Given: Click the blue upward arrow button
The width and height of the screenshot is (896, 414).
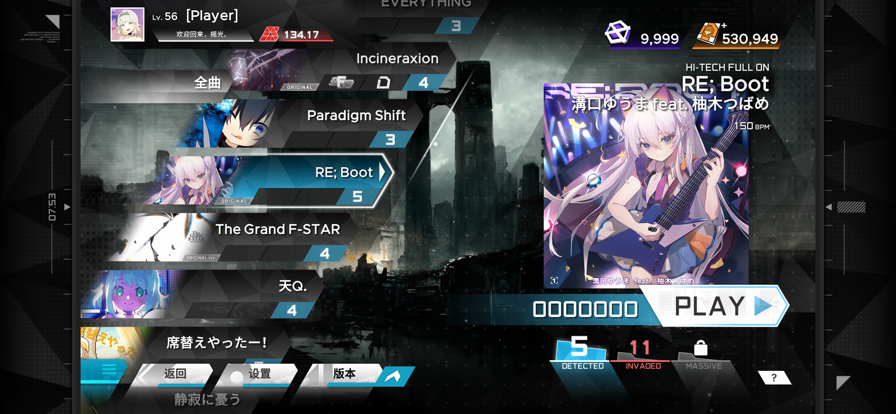Looking at the screenshot, I should 393,375.
